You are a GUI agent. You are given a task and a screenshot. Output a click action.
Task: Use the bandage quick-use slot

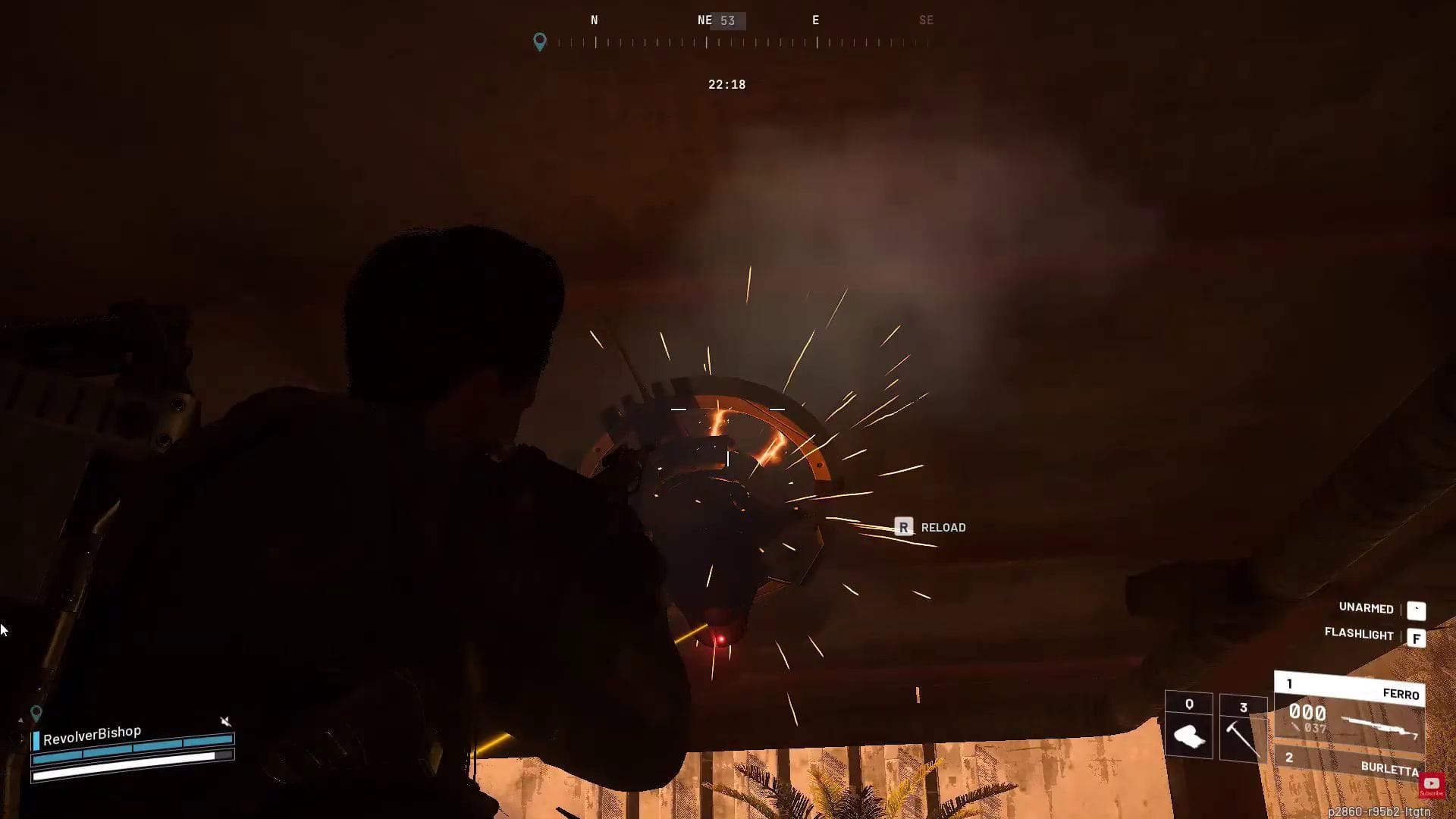[1188, 726]
